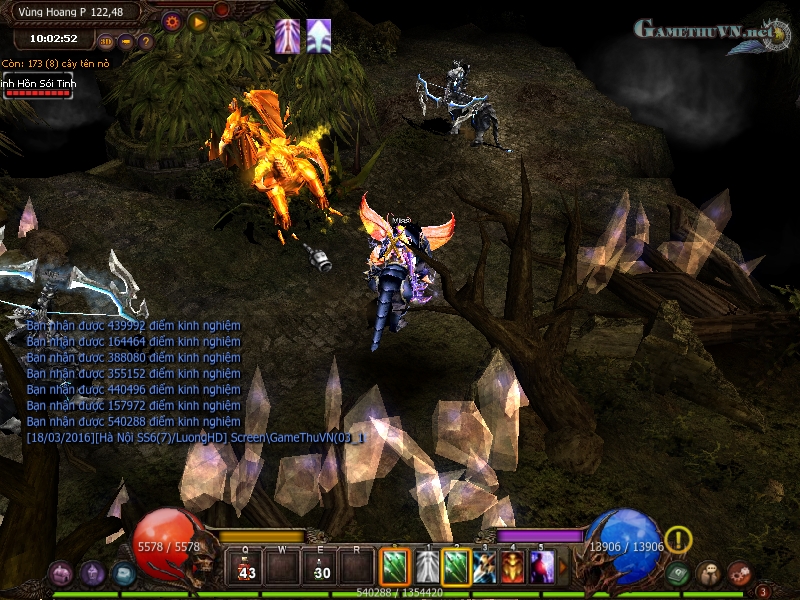Image resolution: width=800 pixels, height=600 pixels.
Task: Activate the yellow-framed green arrows skill
Action: click(456, 567)
